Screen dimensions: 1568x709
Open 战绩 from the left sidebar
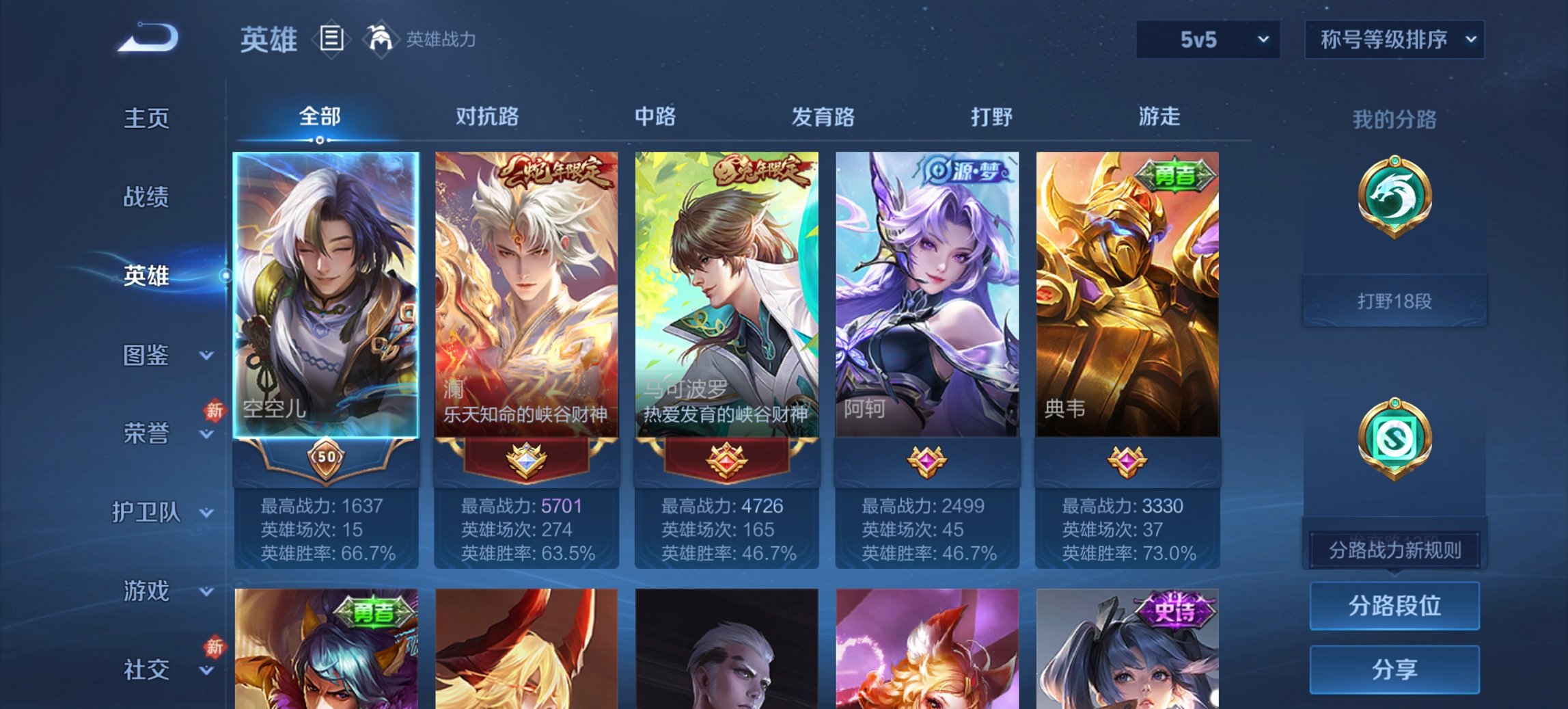(x=146, y=198)
